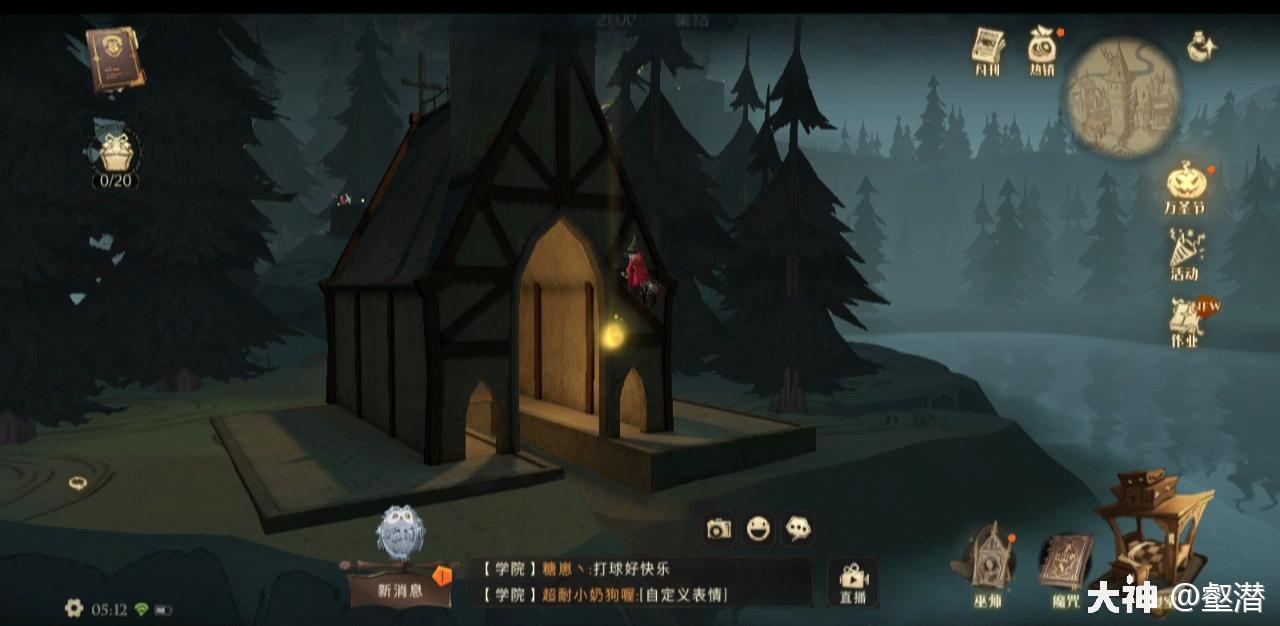Open the 巫师 wizard portrait menu
1280x626 pixels.
988,565
